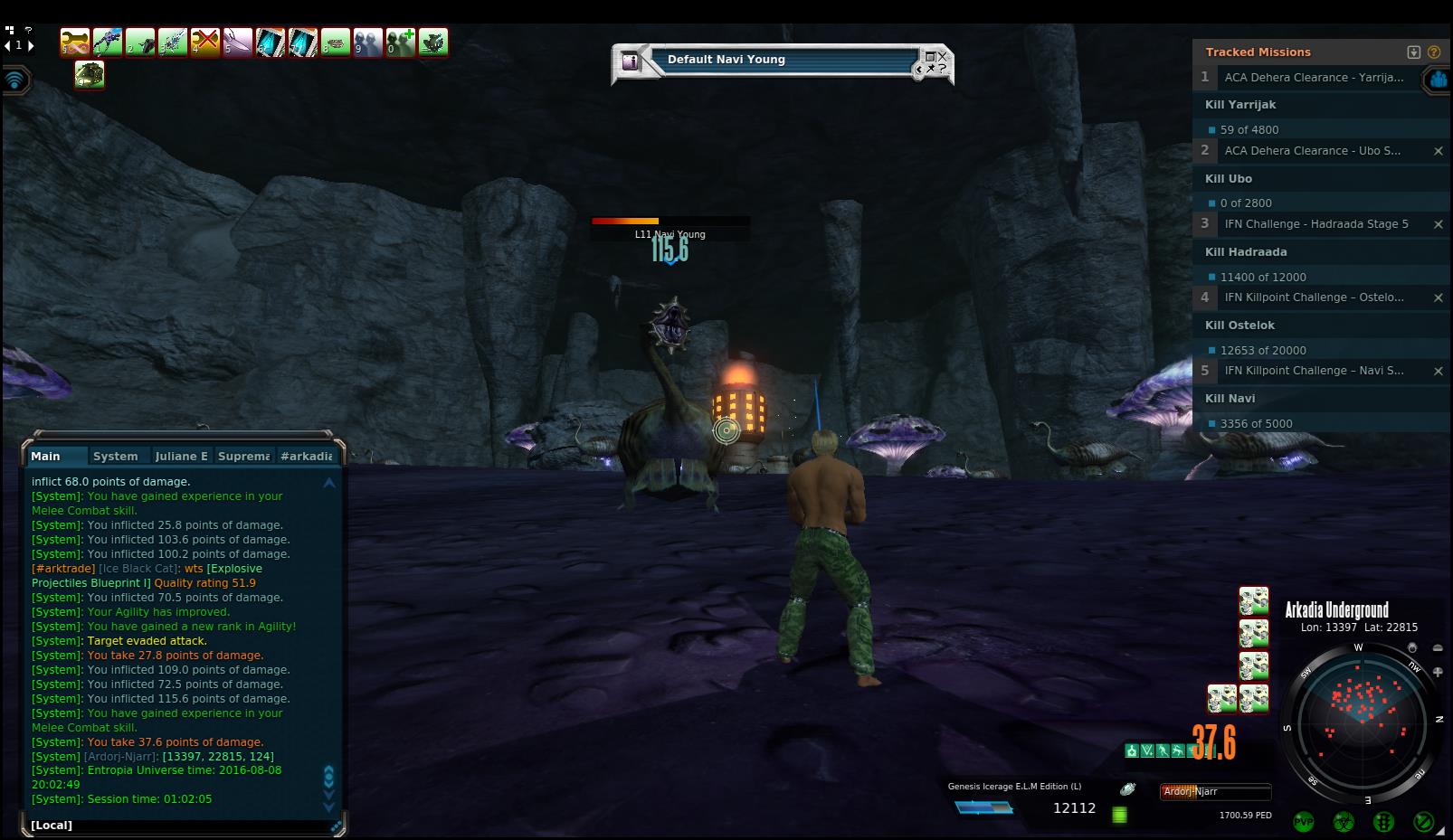This screenshot has width=1453, height=840.
Task: Zoom in the radar with plus button
Action: [1438, 672]
